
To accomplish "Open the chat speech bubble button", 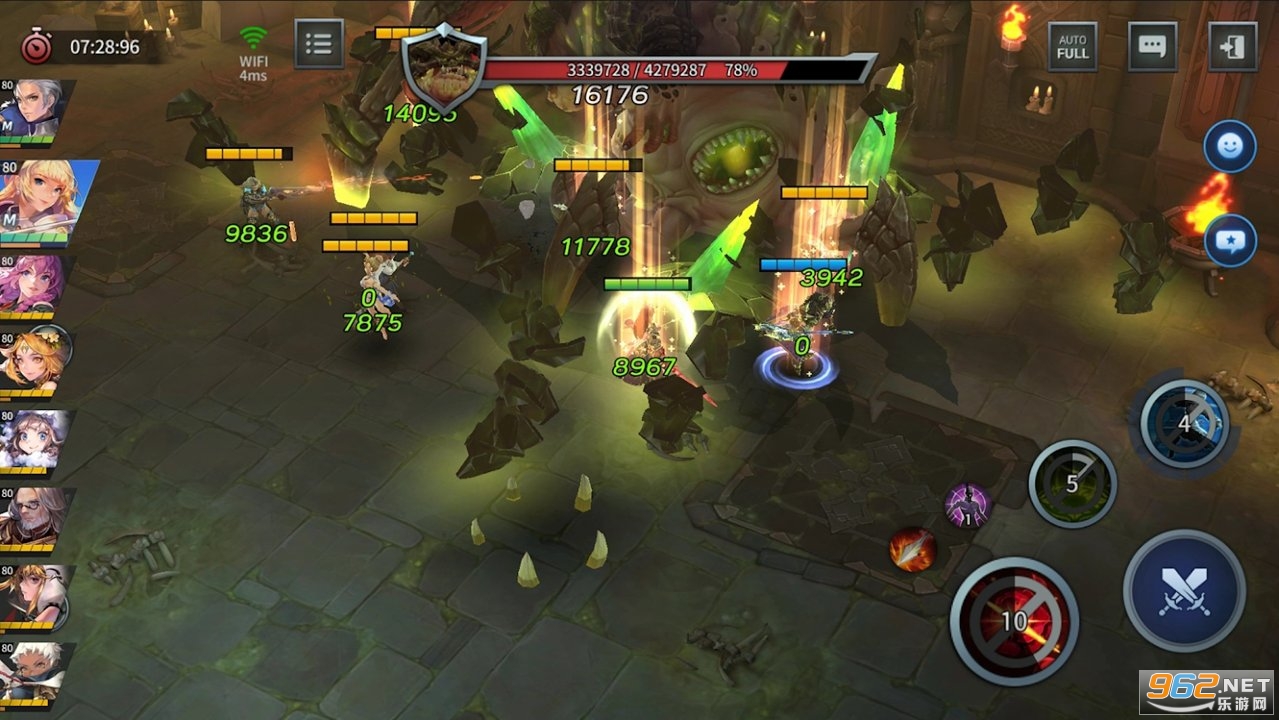I will (x=1152, y=46).
